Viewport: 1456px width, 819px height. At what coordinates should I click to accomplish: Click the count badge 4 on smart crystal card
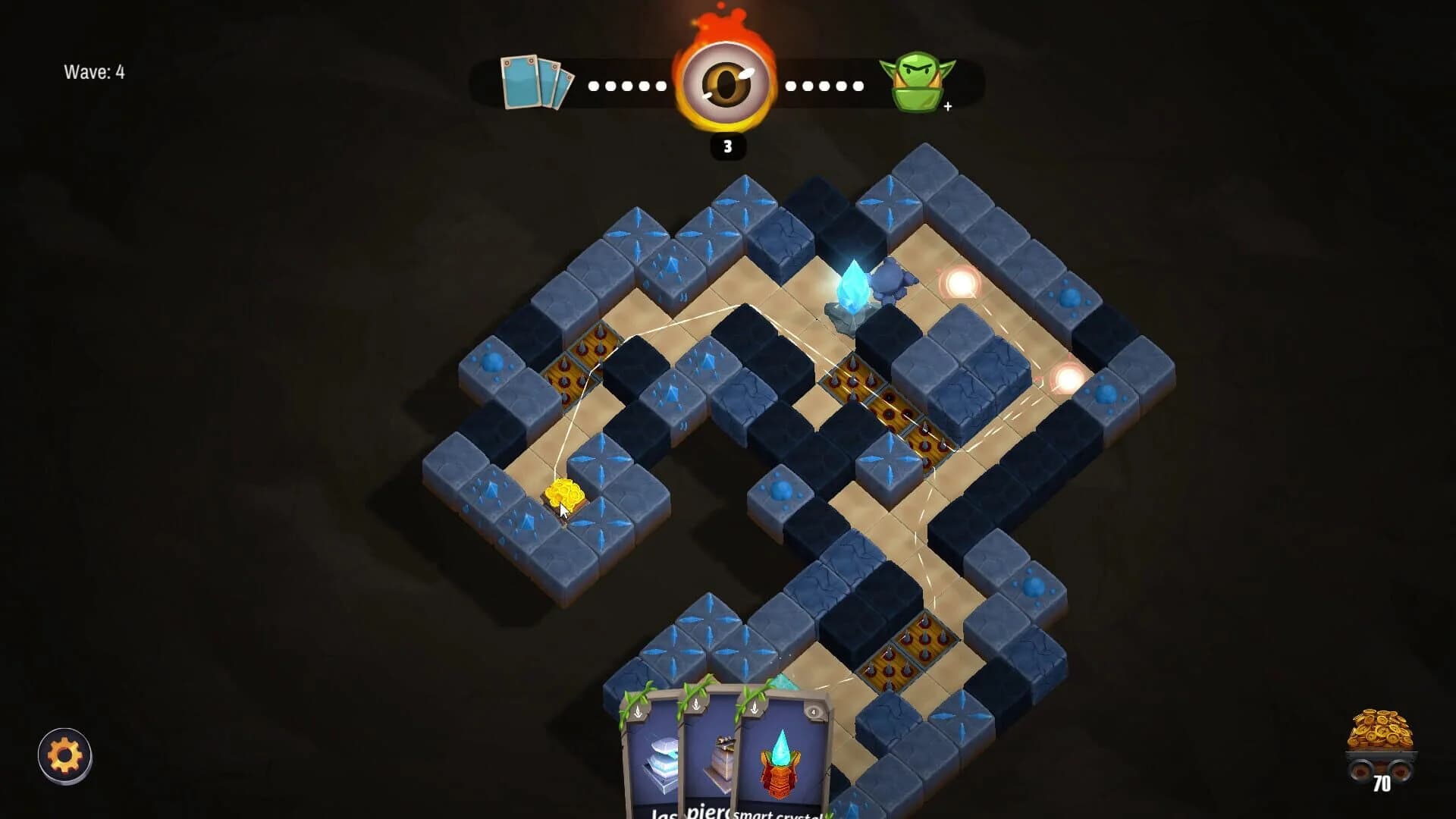pyautogui.click(x=812, y=712)
